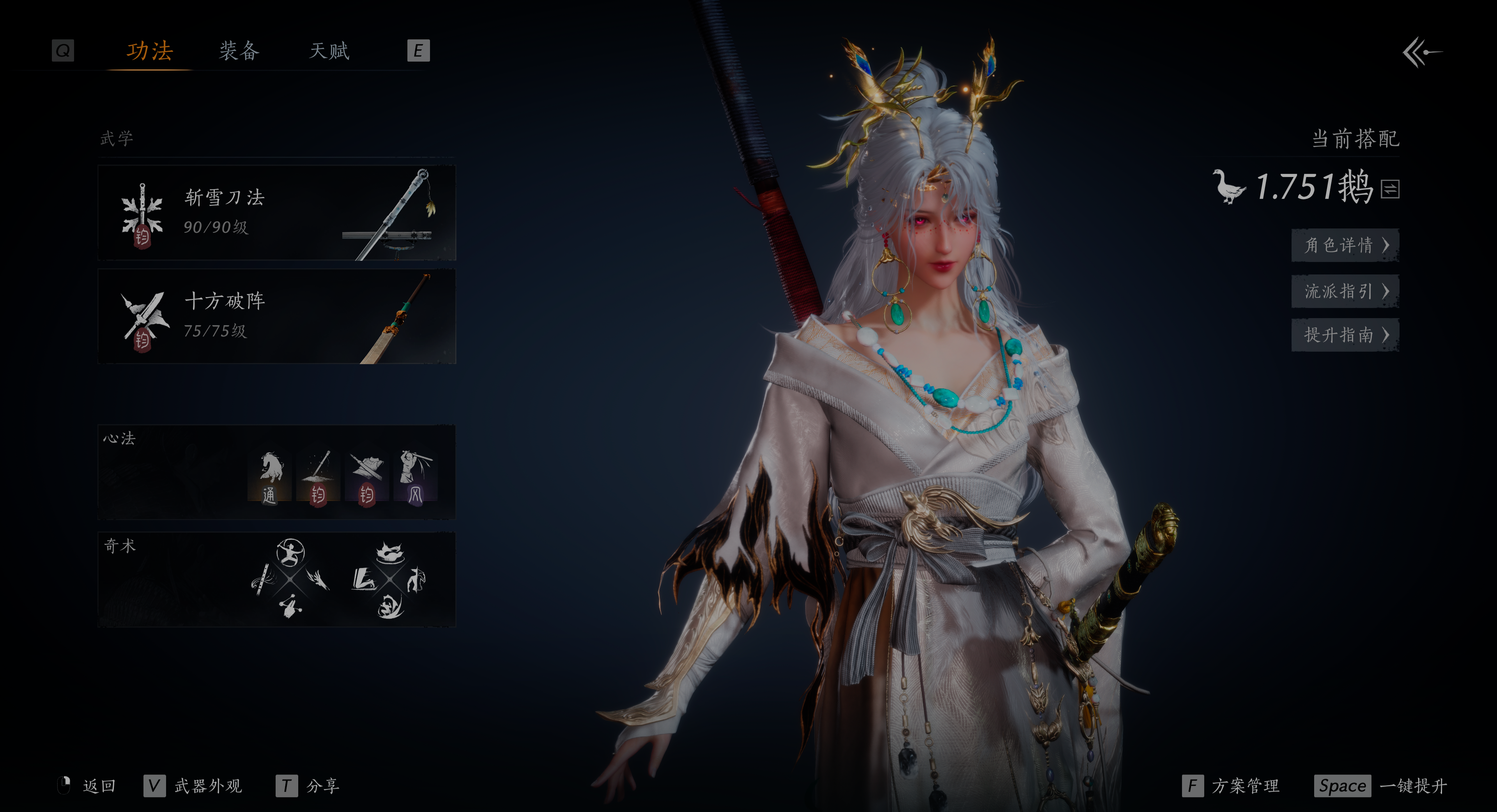This screenshot has height=812, width=1497.
Task: Open the 提升指南 upgrade guide
Action: 1344,335
